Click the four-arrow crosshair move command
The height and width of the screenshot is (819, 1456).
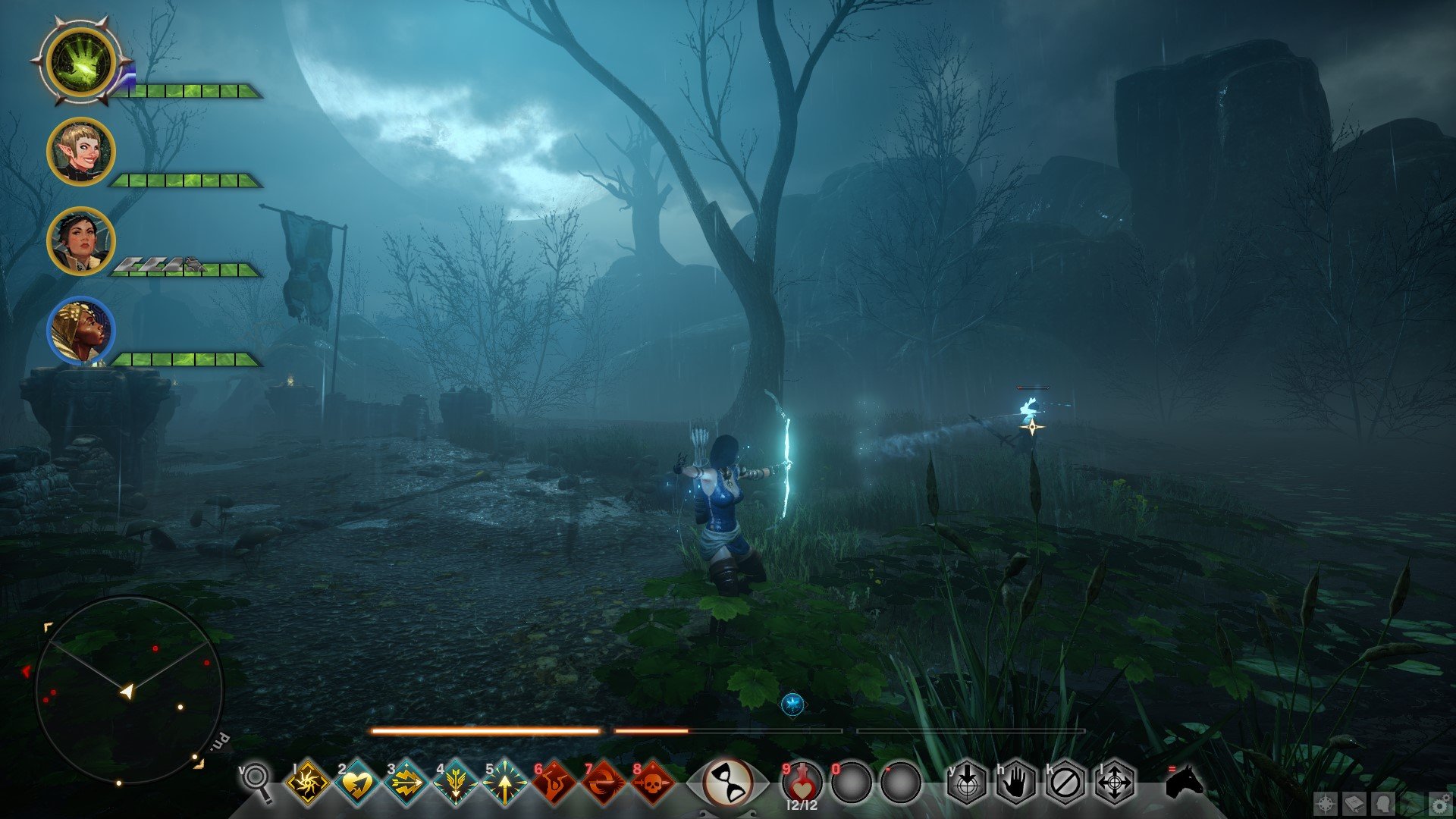(x=1115, y=782)
